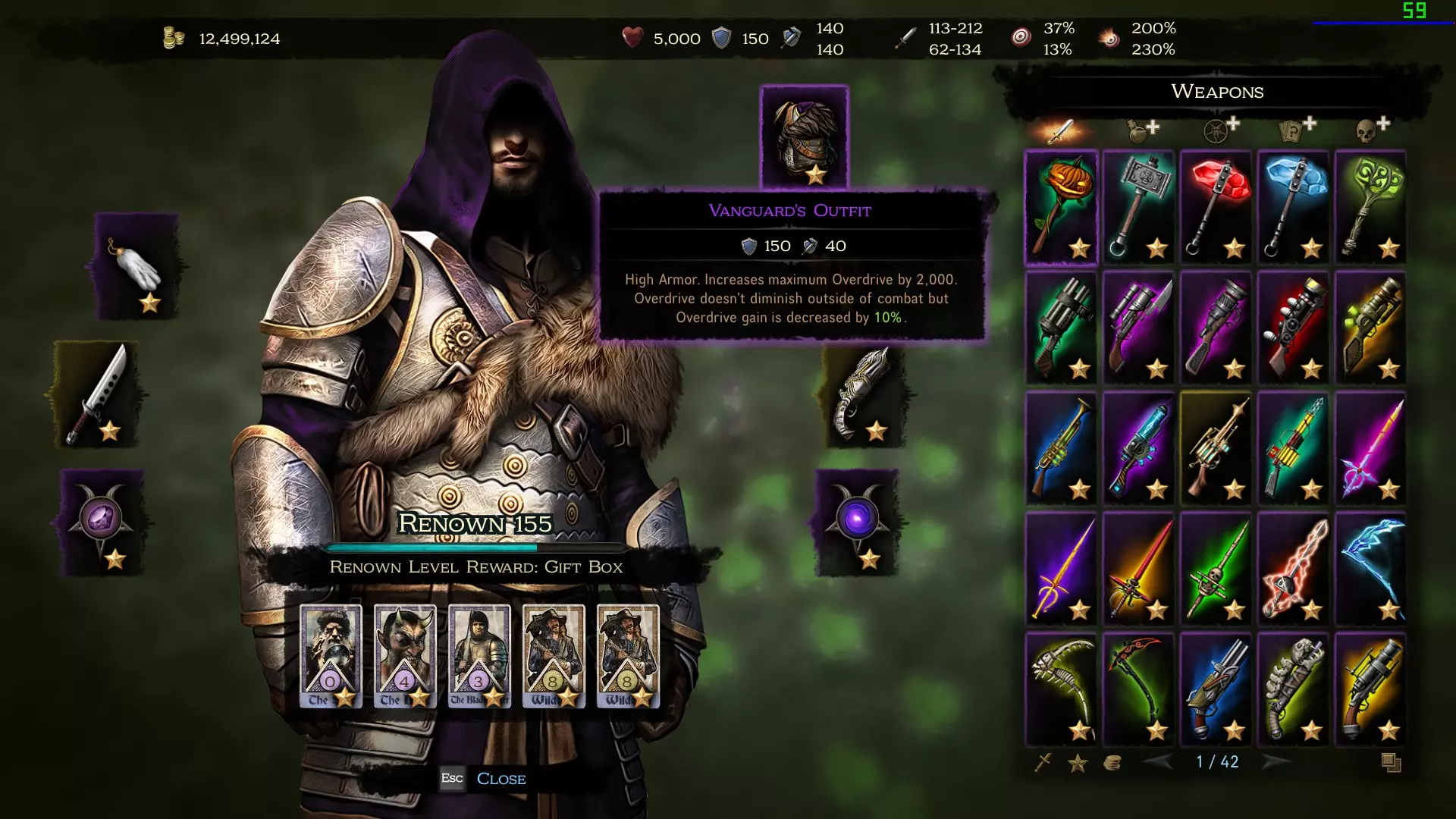Switch to the skull category tab
Screen dimensions: 1456x819
pos(1369,130)
